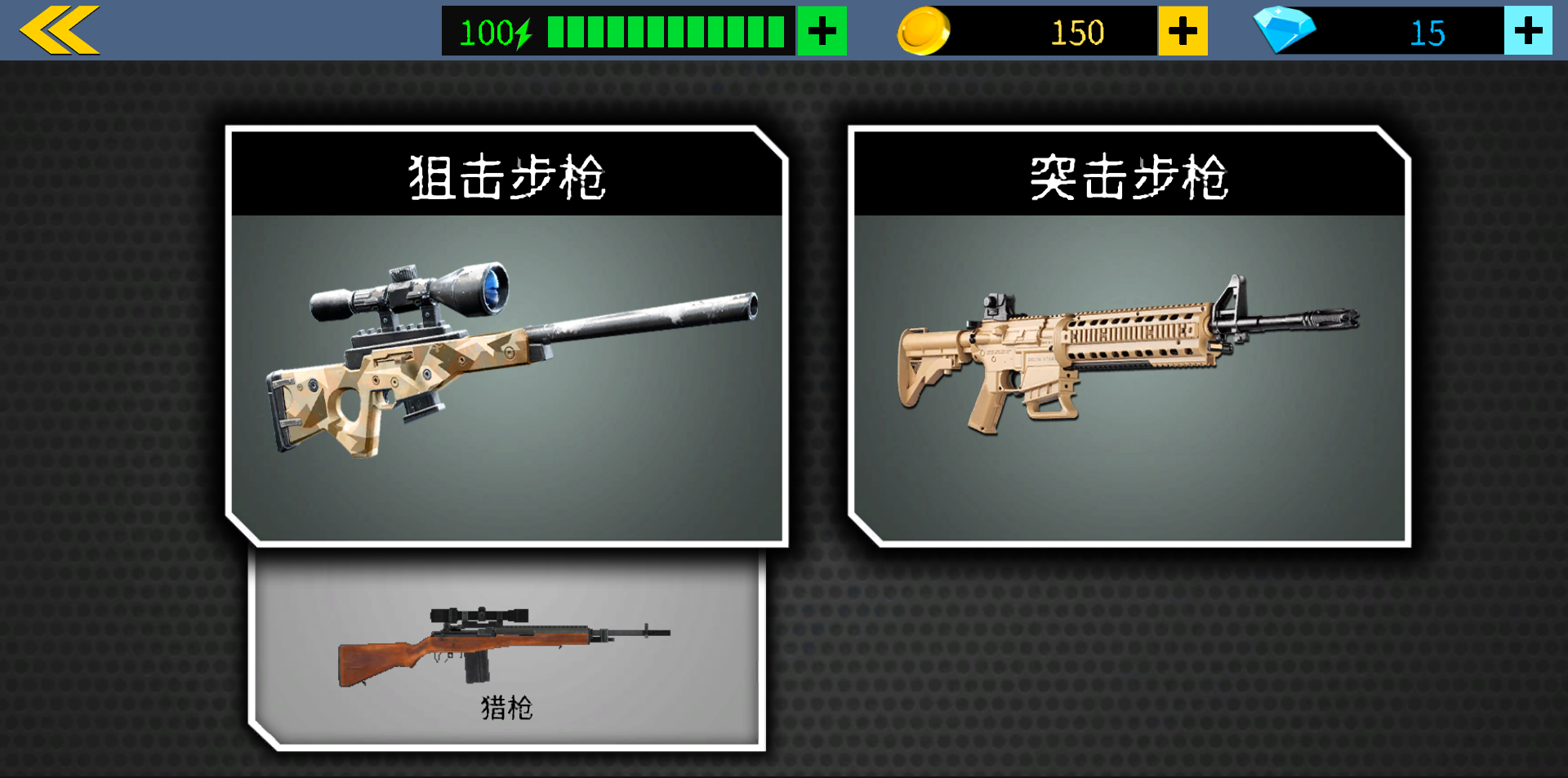This screenshot has width=1568, height=778.
Task: Click the 100 energy value text
Action: pos(485,31)
